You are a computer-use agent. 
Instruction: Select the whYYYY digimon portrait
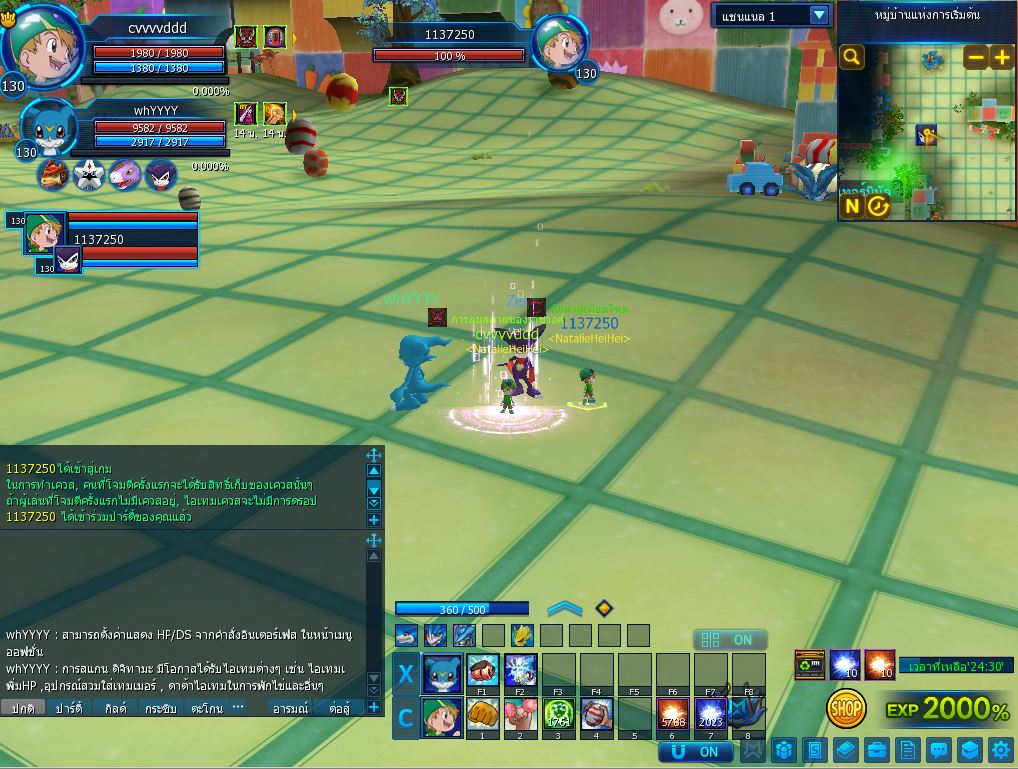(x=45, y=126)
